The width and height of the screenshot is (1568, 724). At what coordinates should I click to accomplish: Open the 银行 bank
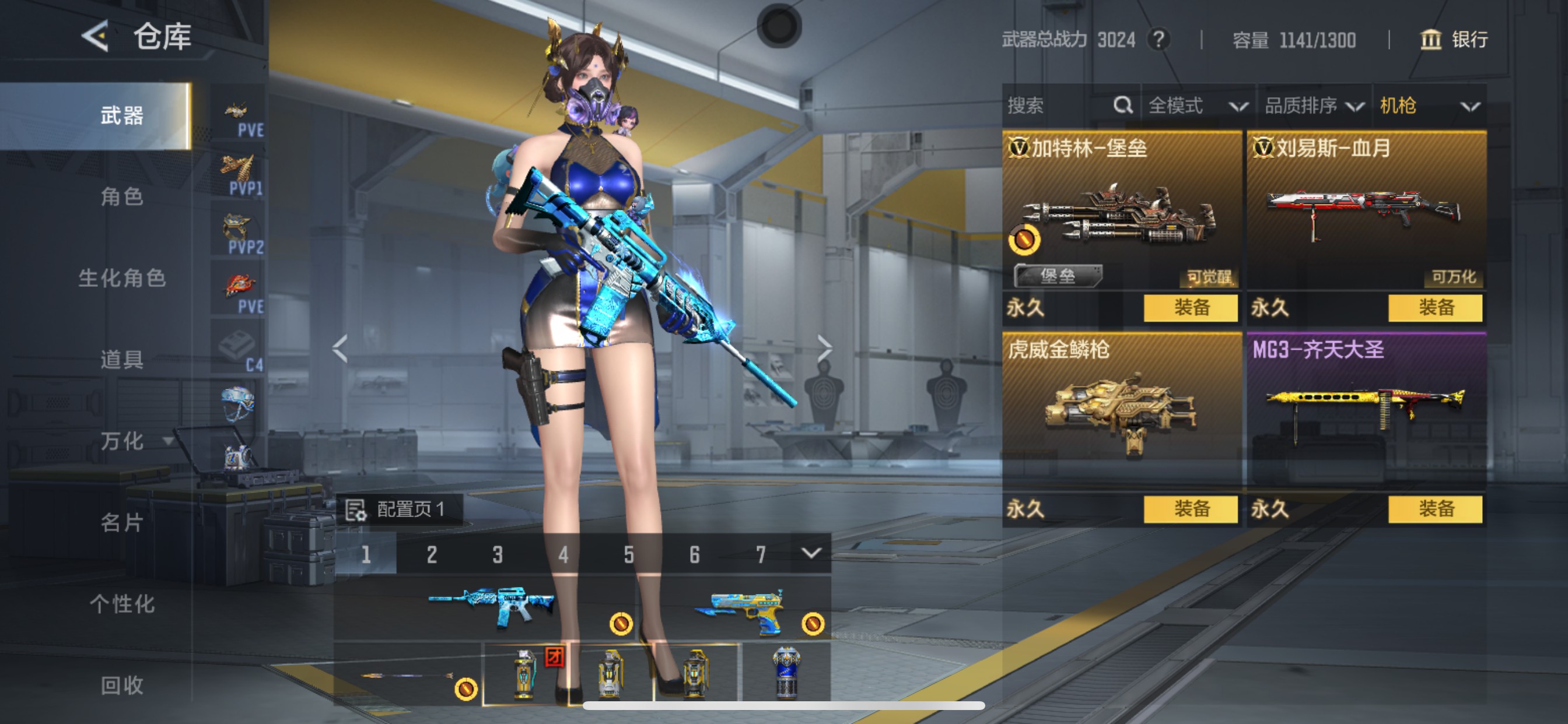[x=1454, y=40]
